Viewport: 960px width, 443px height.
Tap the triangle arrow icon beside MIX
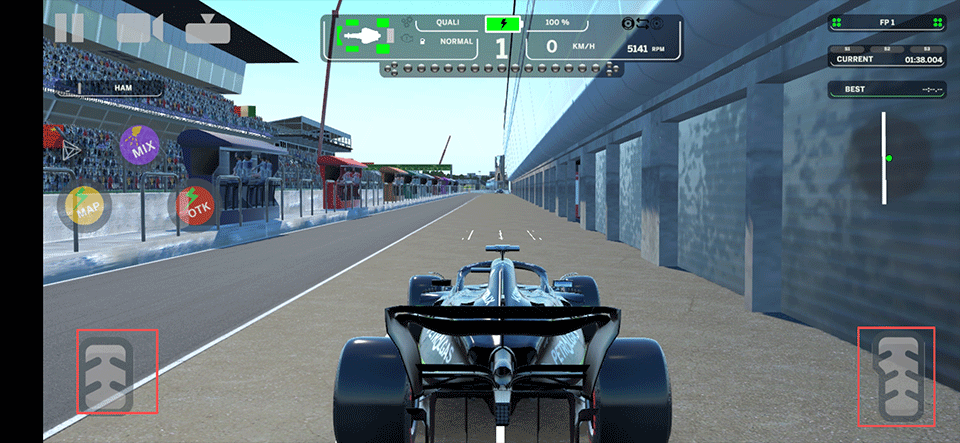pos(71,150)
